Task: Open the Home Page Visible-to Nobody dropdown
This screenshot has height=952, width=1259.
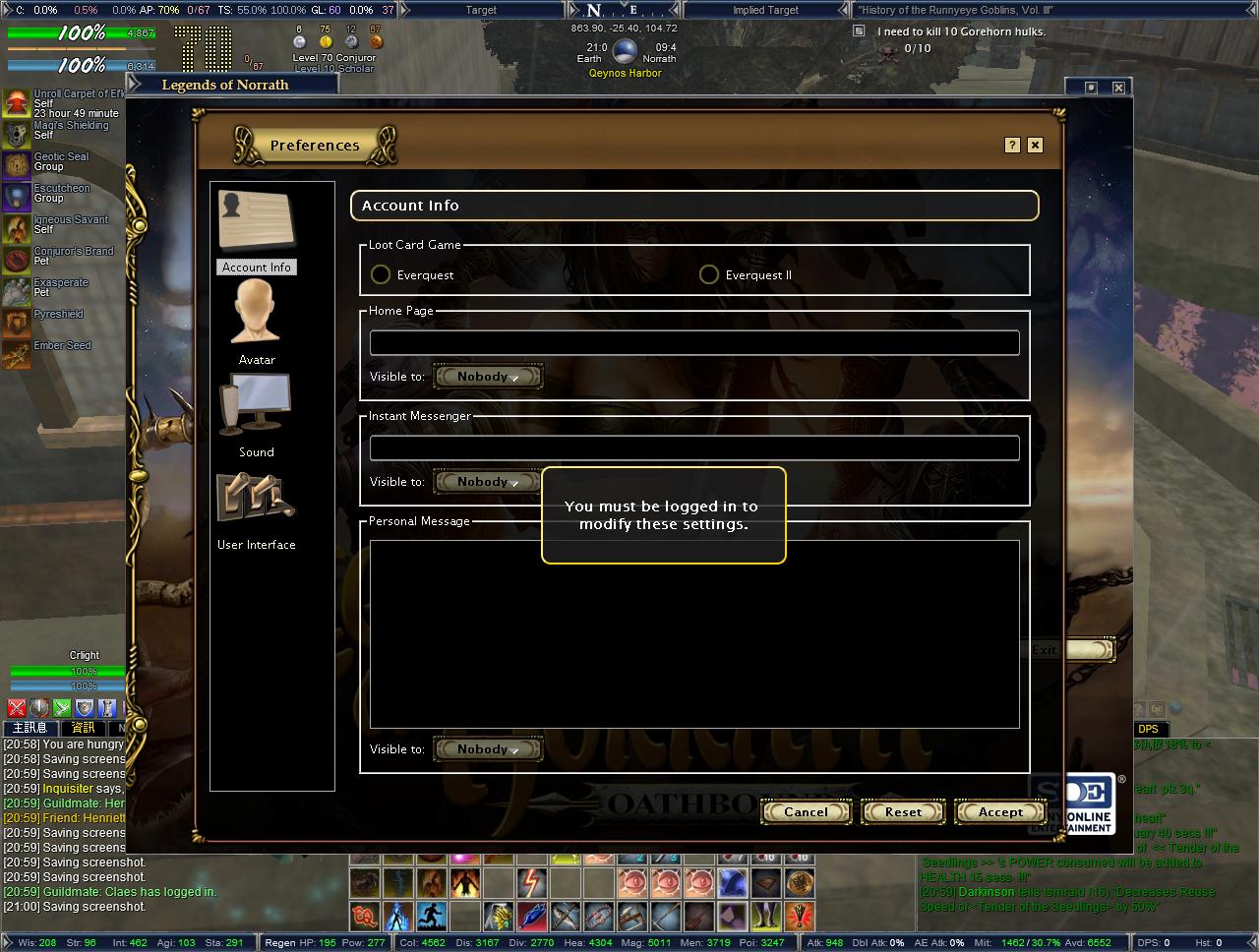Action: [488, 376]
